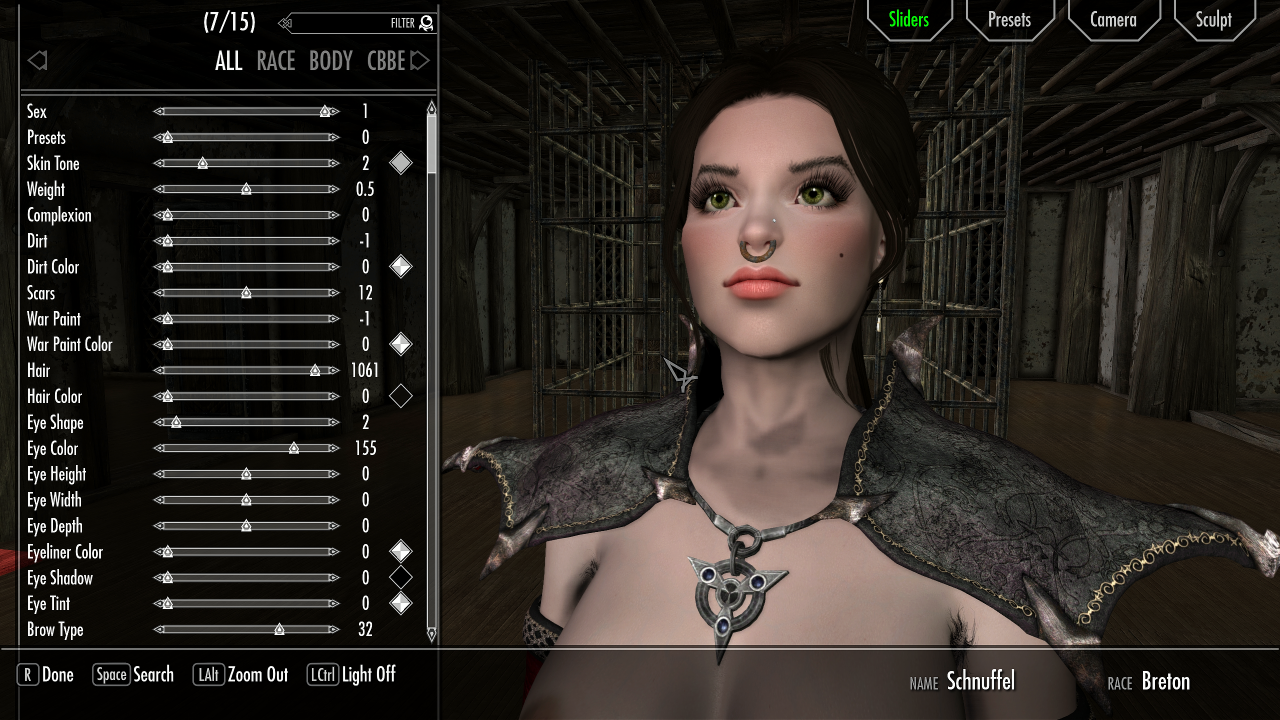Open the Dirt Color diamond swatch
The height and width of the screenshot is (720, 1280).
tap(401, 266)
